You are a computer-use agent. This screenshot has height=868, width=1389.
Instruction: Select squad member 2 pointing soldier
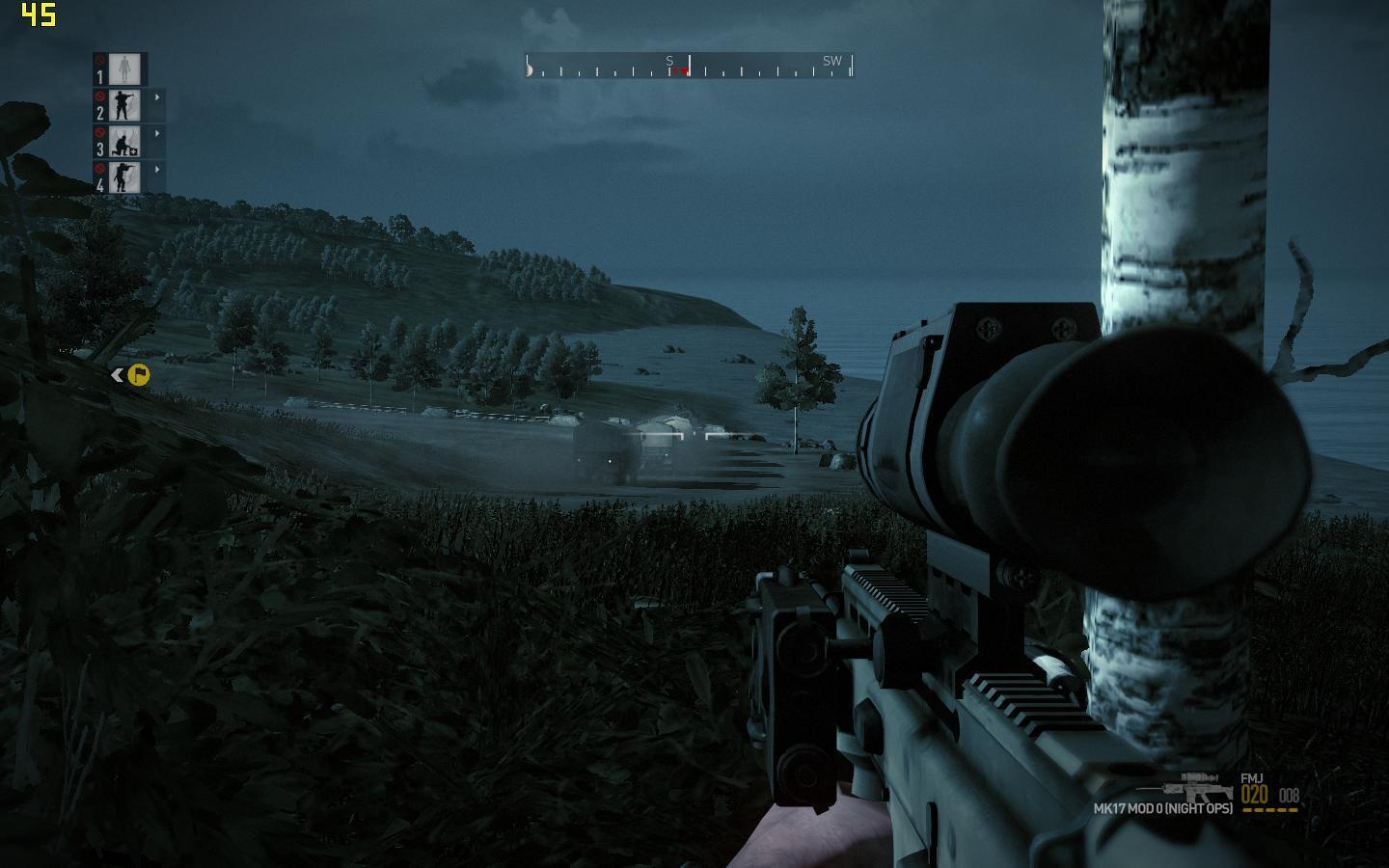[x=124, y=104]
